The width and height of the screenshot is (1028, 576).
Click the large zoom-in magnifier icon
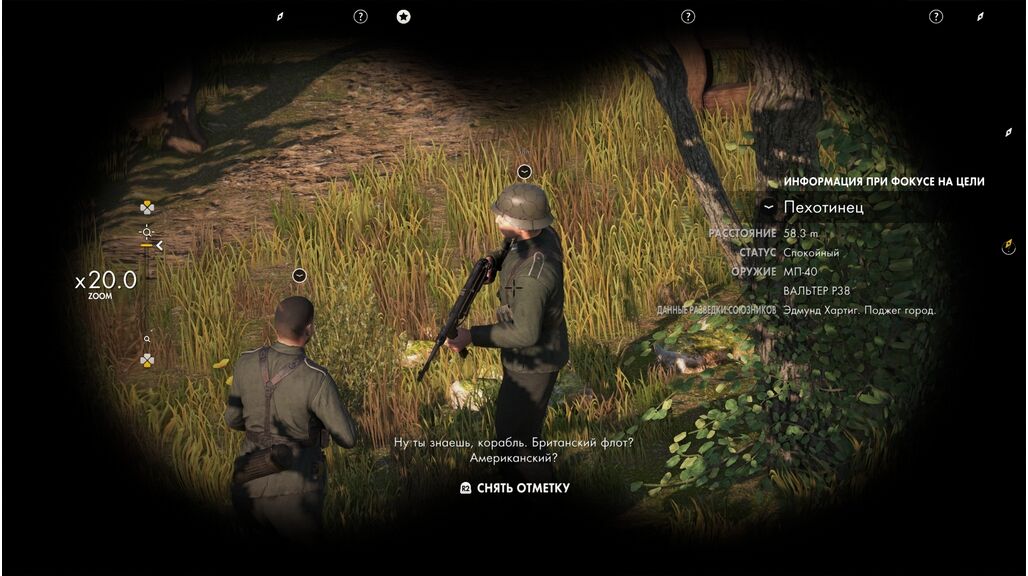[147, 231]
